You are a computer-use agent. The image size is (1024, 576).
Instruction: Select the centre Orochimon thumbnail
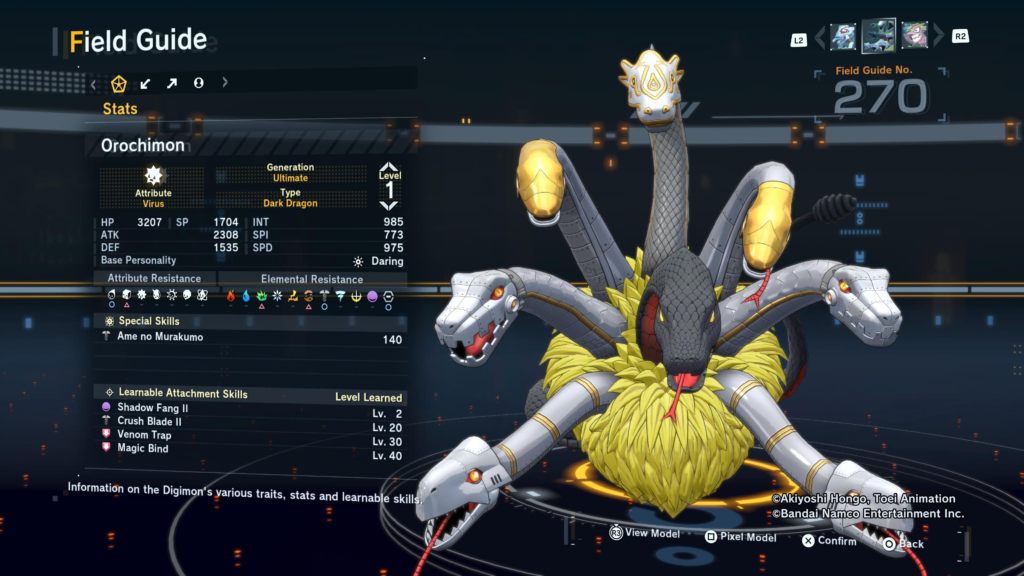[879, 36]
